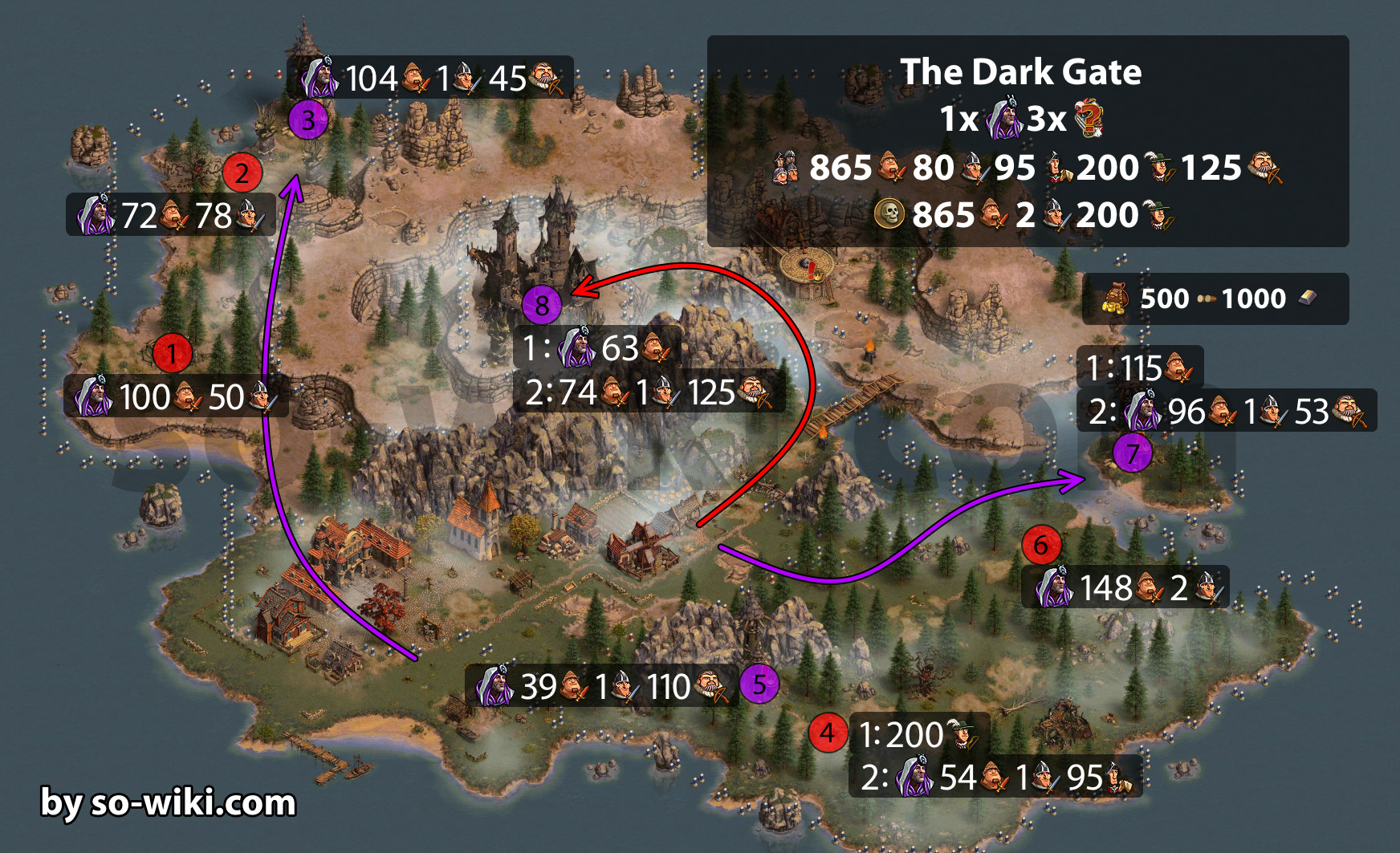The width and height of the screenshot is (1400, 853).
Task: Click the purple marker numbered 5
Action: coord(759,684)
